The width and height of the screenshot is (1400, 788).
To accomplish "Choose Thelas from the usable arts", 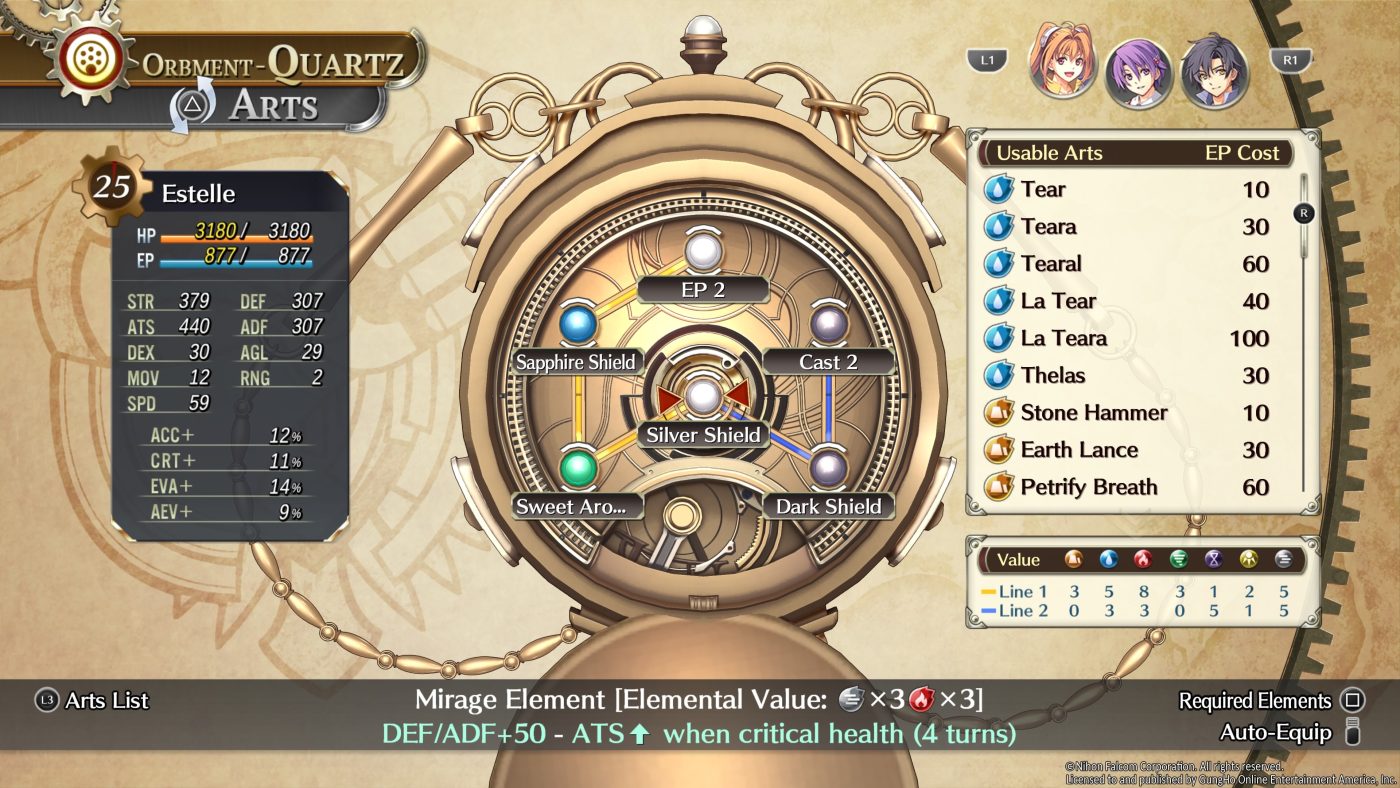I will click(1128, 375).
